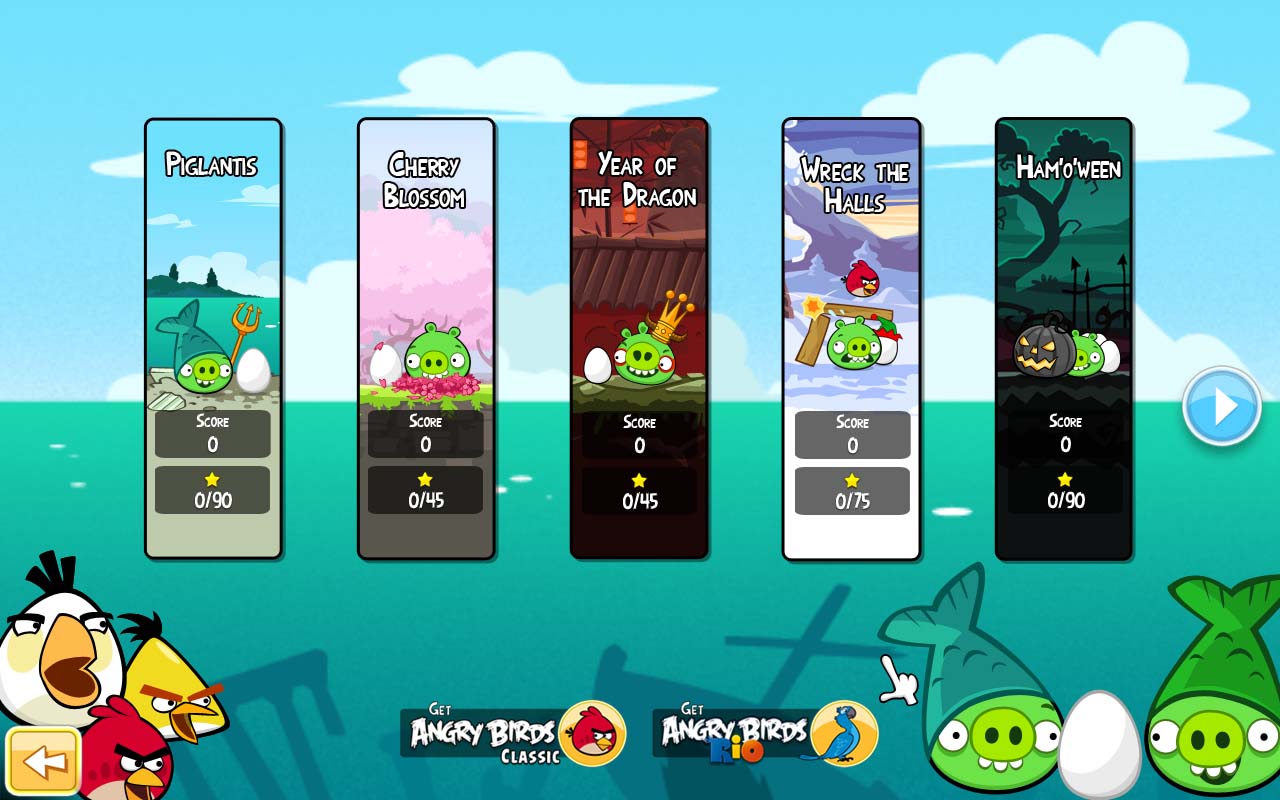Click the 0/90 star progress on Ham'o'ween
1280x800 pixels.
point(1064,490)
